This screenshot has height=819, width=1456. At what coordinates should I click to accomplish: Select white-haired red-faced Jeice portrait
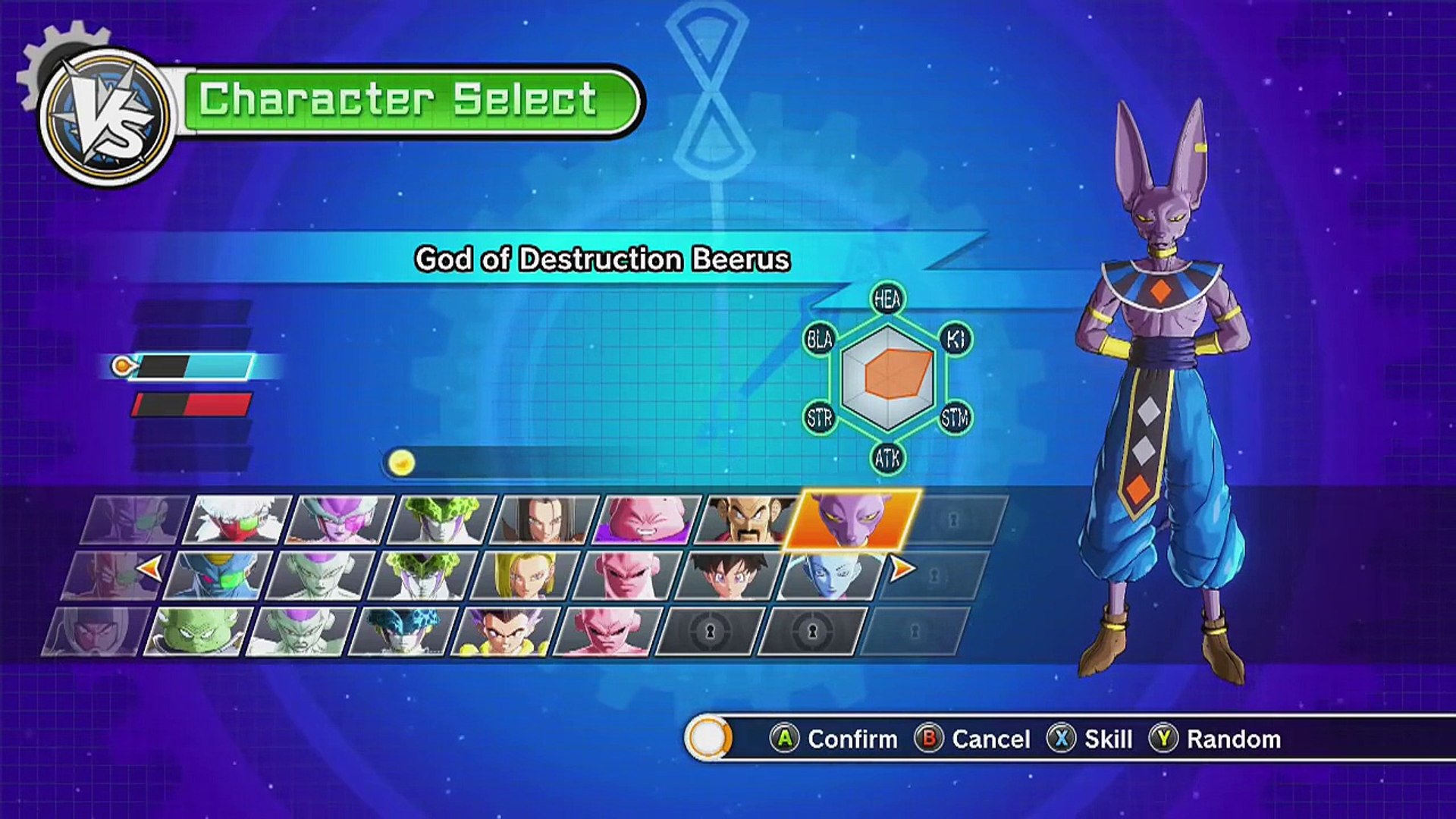pyautogui.click(x=237, y=520)
